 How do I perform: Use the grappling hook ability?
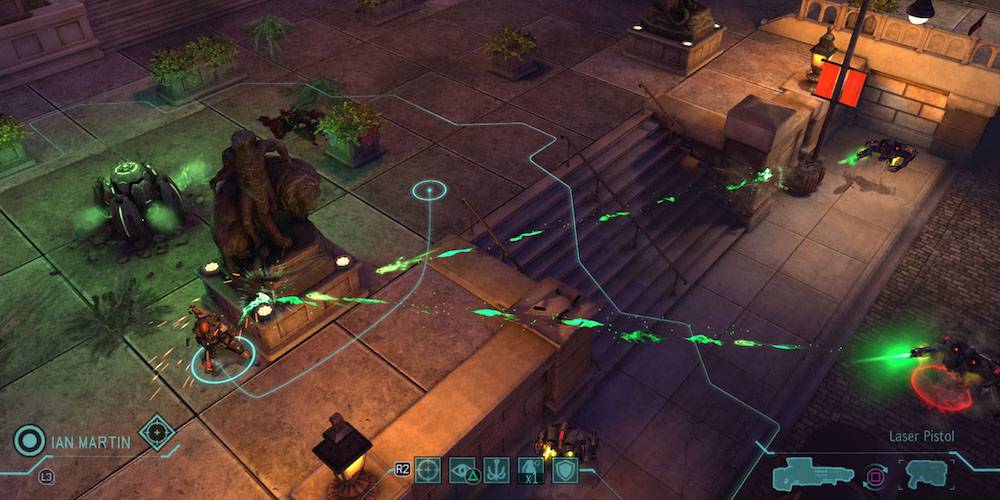[497, 470]
